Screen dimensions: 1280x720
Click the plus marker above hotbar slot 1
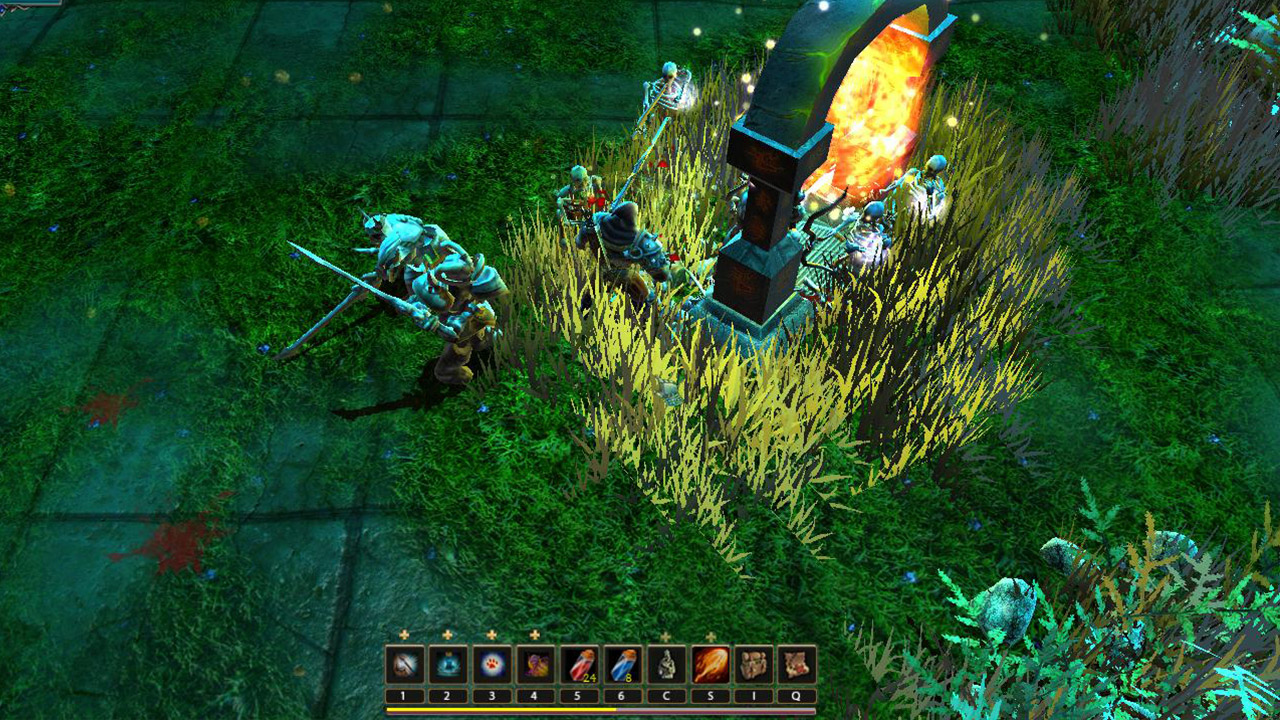[x=403, y=635]
